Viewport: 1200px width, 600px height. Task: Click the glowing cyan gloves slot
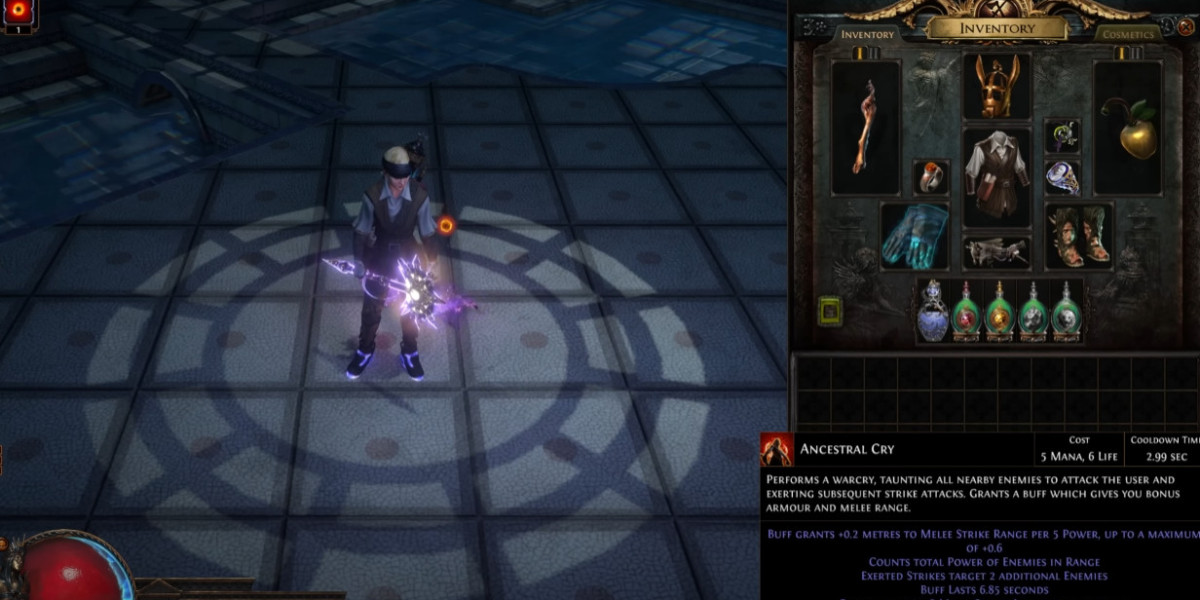[x=914, y=237]
